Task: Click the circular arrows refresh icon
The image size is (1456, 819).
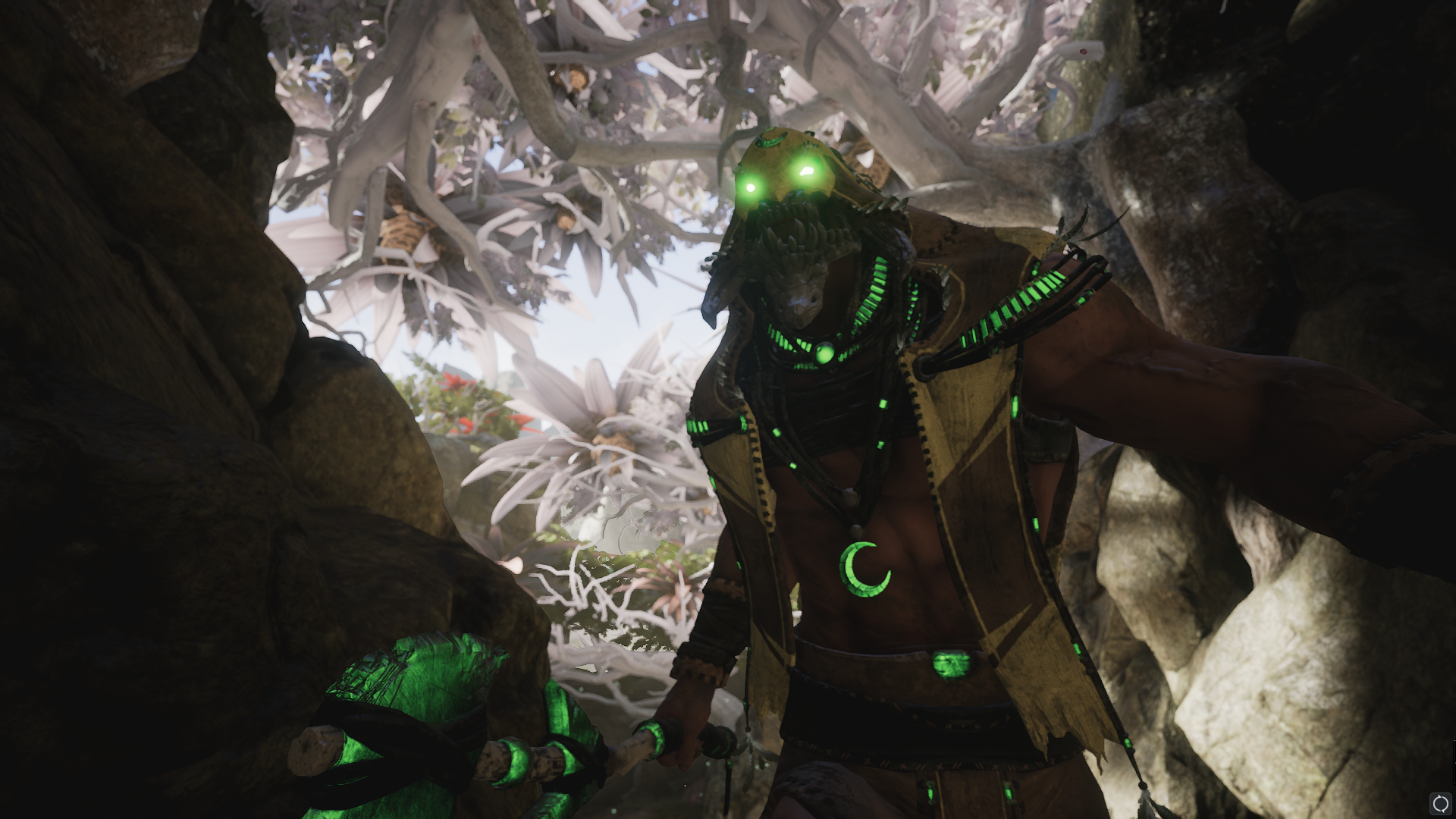Action: tap(1439, 803)
